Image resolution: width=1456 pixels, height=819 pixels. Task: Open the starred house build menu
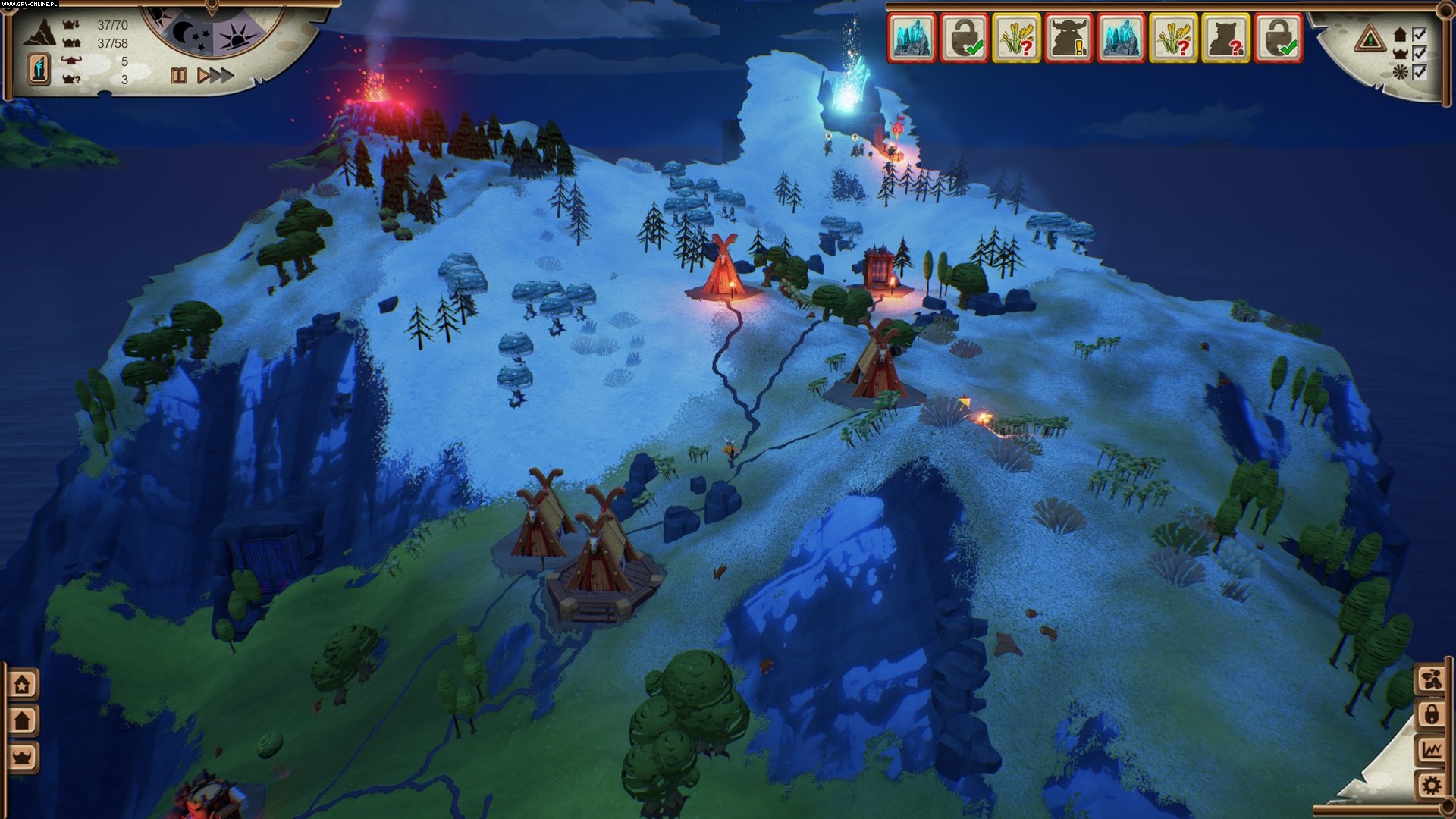tap(23, 685)
